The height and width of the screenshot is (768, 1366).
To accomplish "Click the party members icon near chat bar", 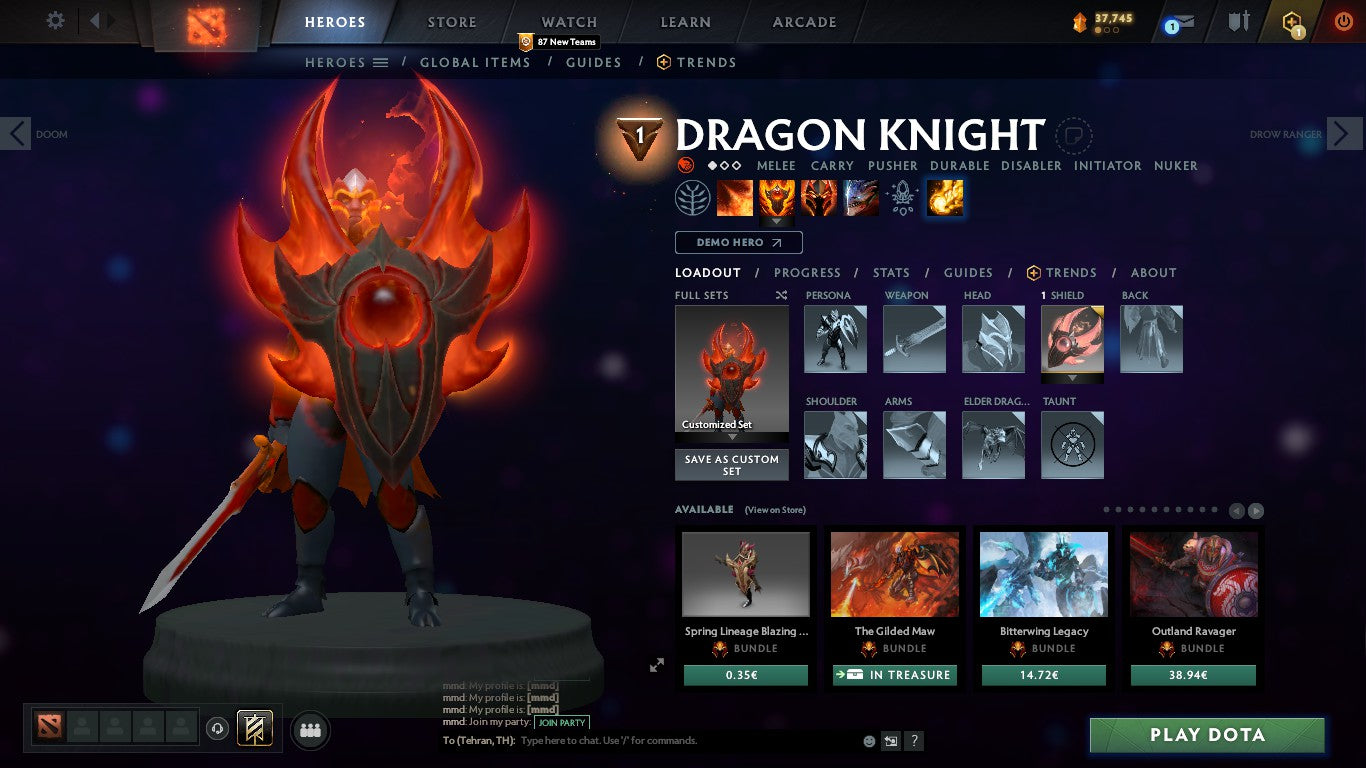I will 310,730.
